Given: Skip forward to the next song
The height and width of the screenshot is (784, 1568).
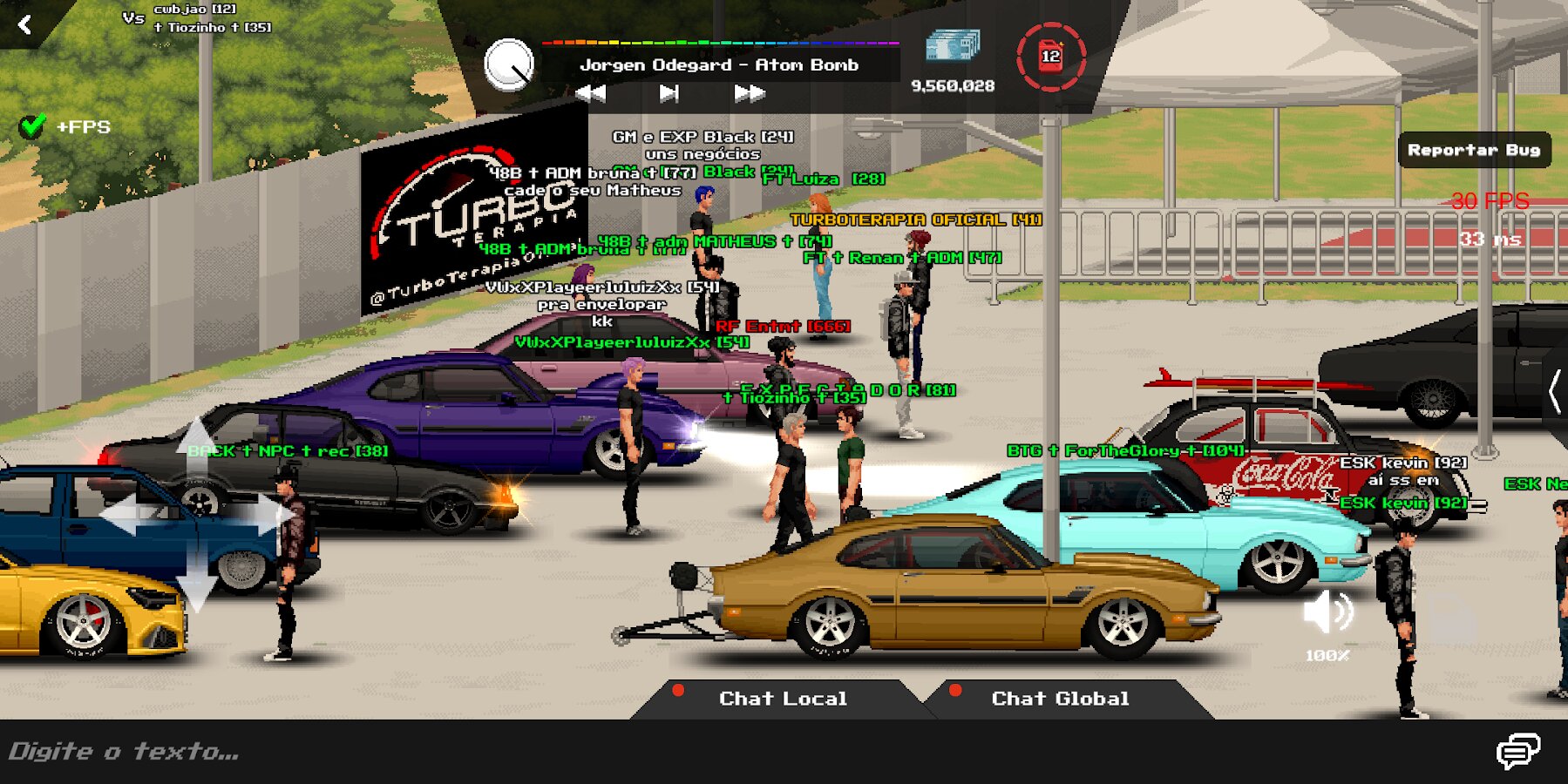Looking at the screenshot, I should 749,93.
